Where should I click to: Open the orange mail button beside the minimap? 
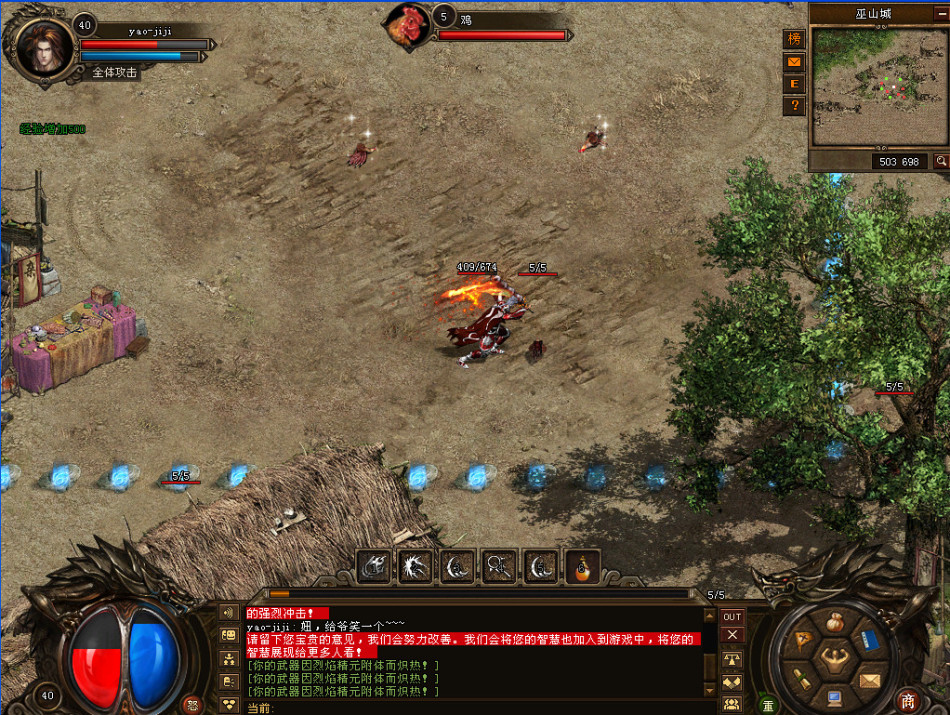(x=794, y=62)
